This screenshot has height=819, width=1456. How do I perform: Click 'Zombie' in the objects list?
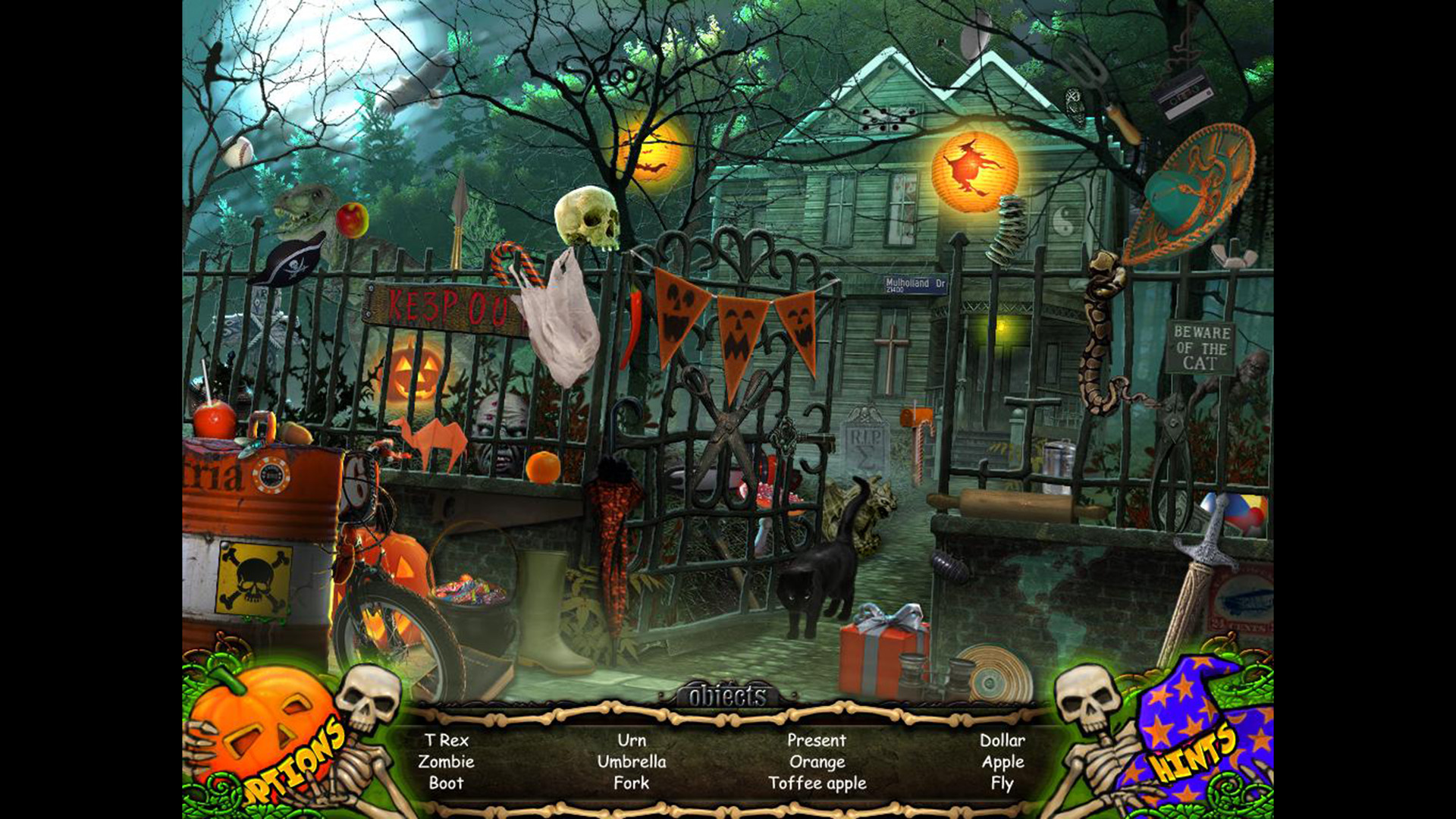pos(447,762)
